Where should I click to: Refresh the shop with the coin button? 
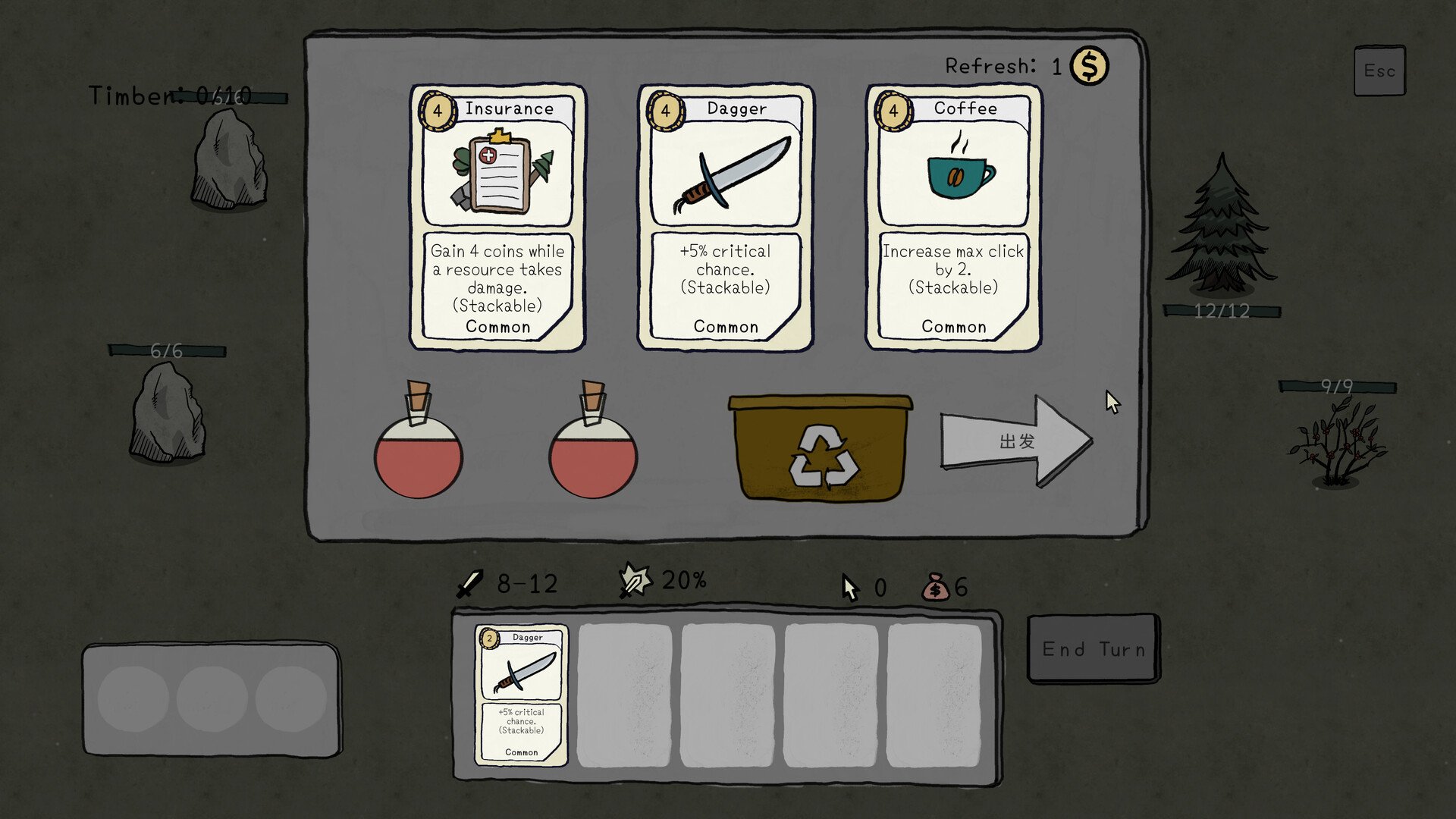point(1089,67)
